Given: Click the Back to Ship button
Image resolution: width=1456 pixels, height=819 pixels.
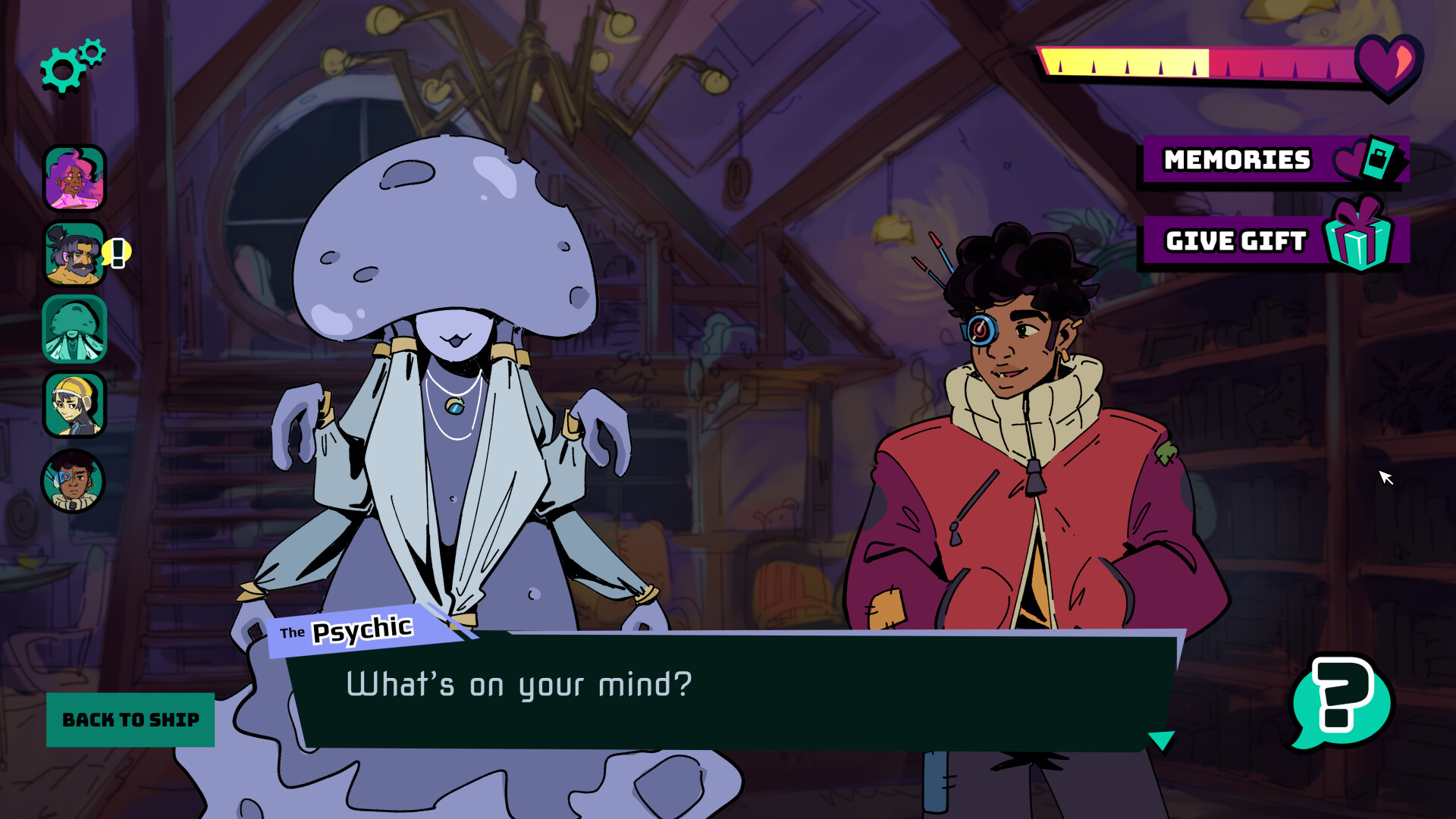Looking at the screenshot, I should [x=130, y=719].
